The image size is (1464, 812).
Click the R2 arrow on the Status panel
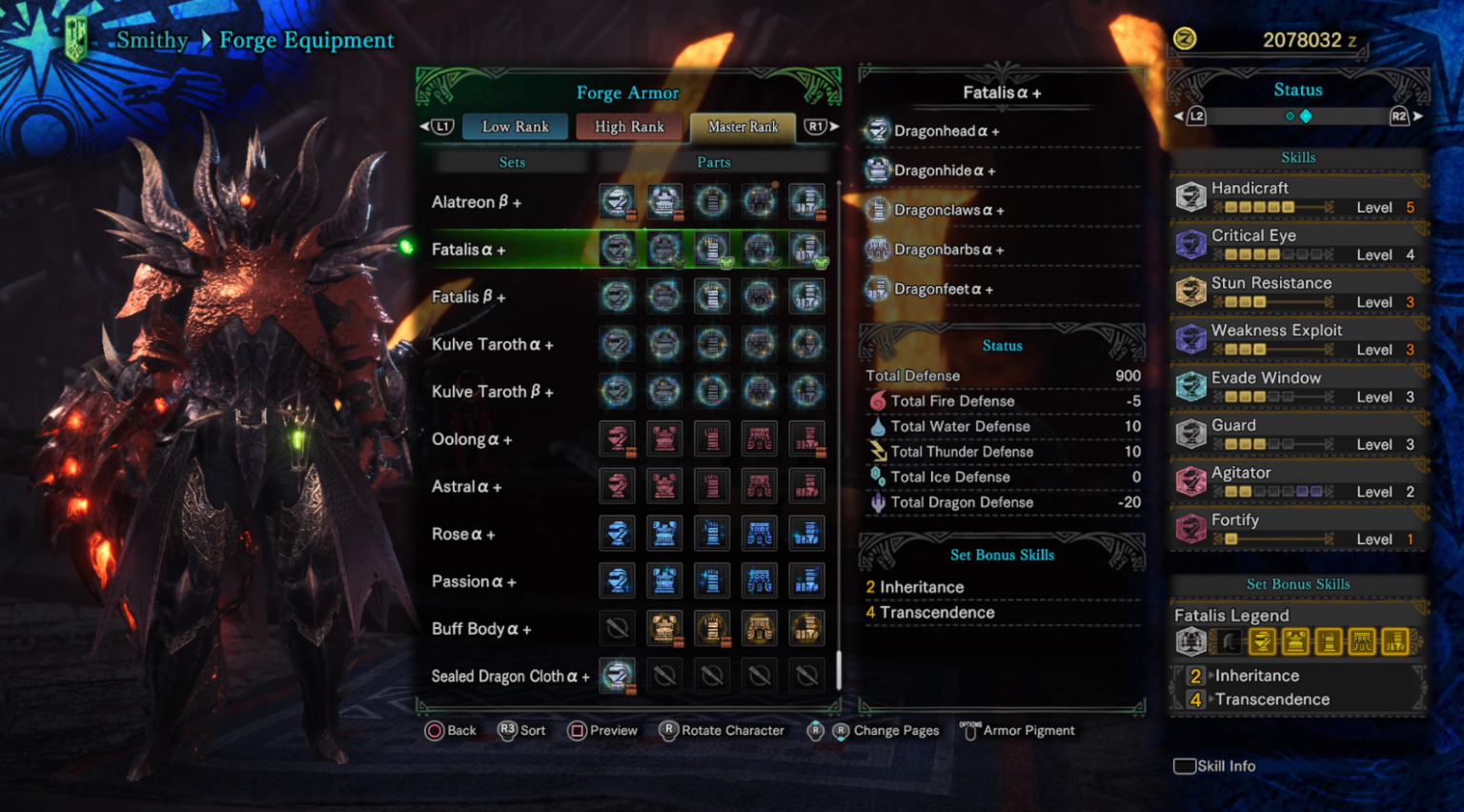pyautogui.click(x=1399, y=116)
